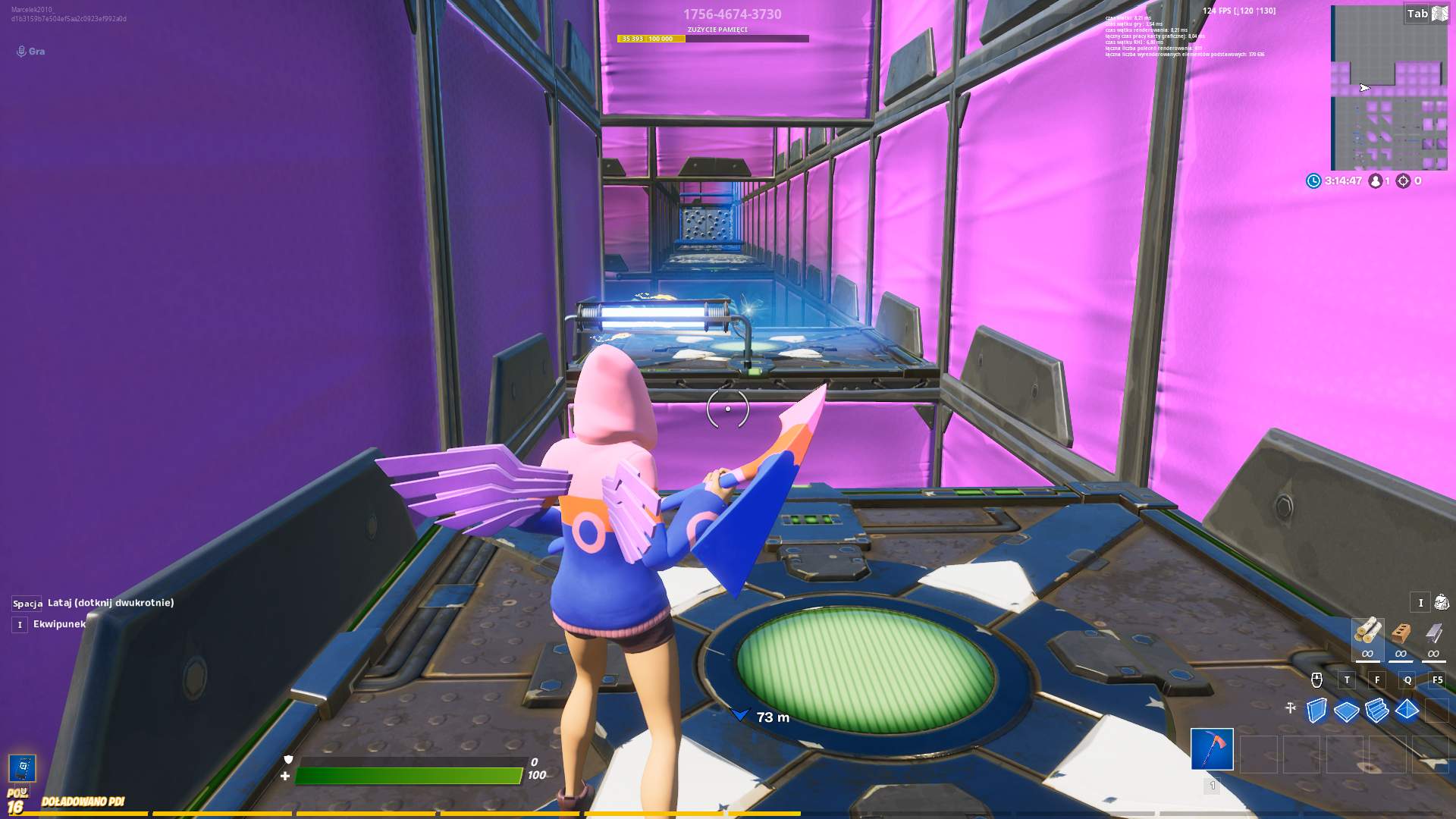The height and width of the screenshot is (819, 1456).
Task: Select the floor build piece icon
Action: 1347,711
